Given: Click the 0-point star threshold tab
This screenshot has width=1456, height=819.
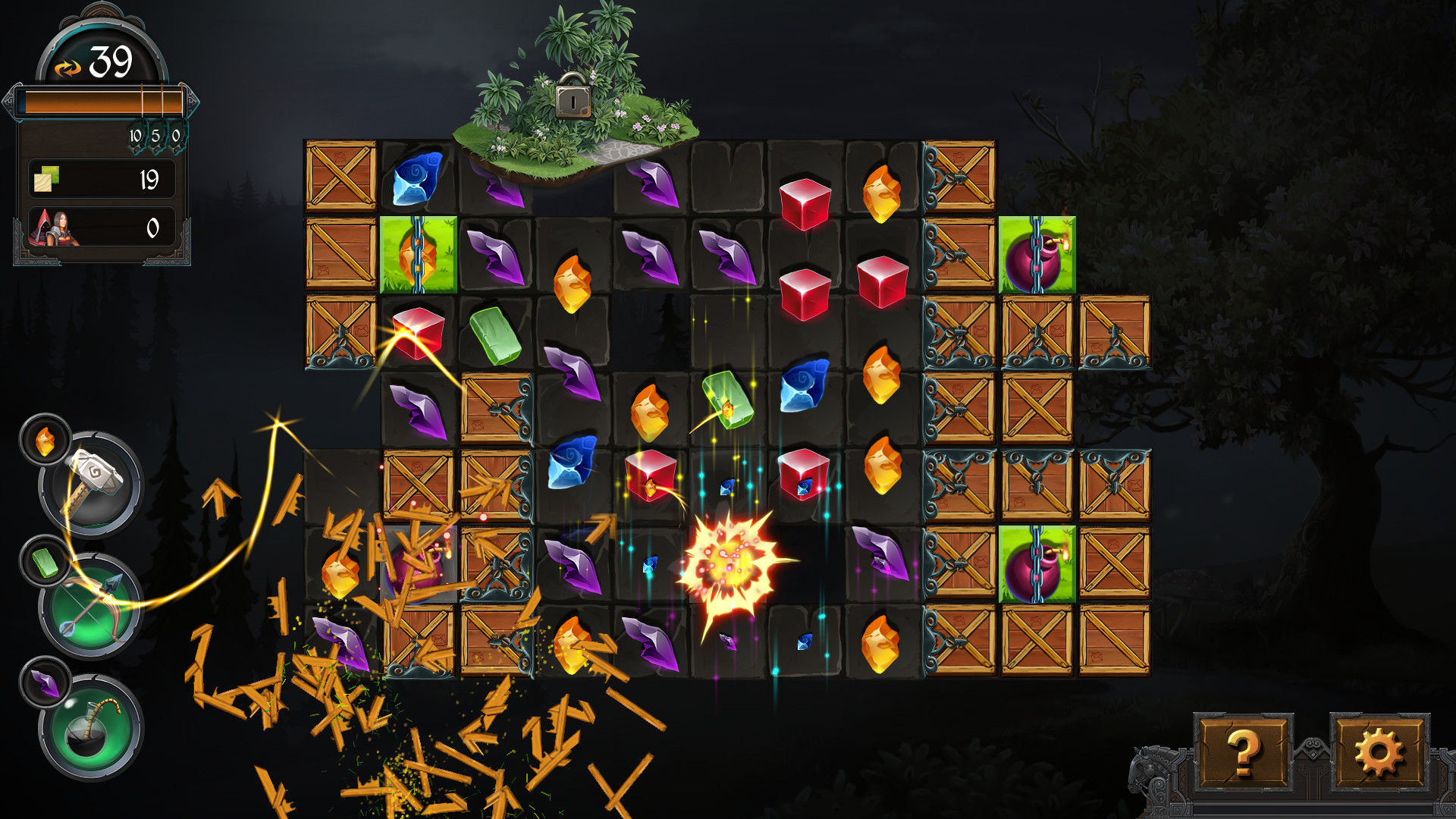Looking at the screenshot, I should pyautogui.click(x=176, y=136).
